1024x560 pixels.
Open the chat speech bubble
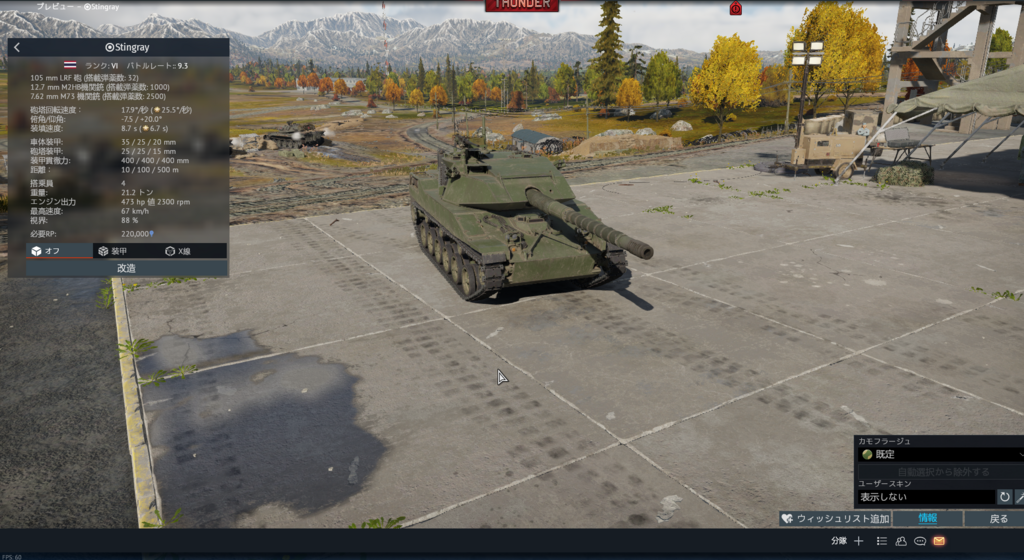coord(920,541)
